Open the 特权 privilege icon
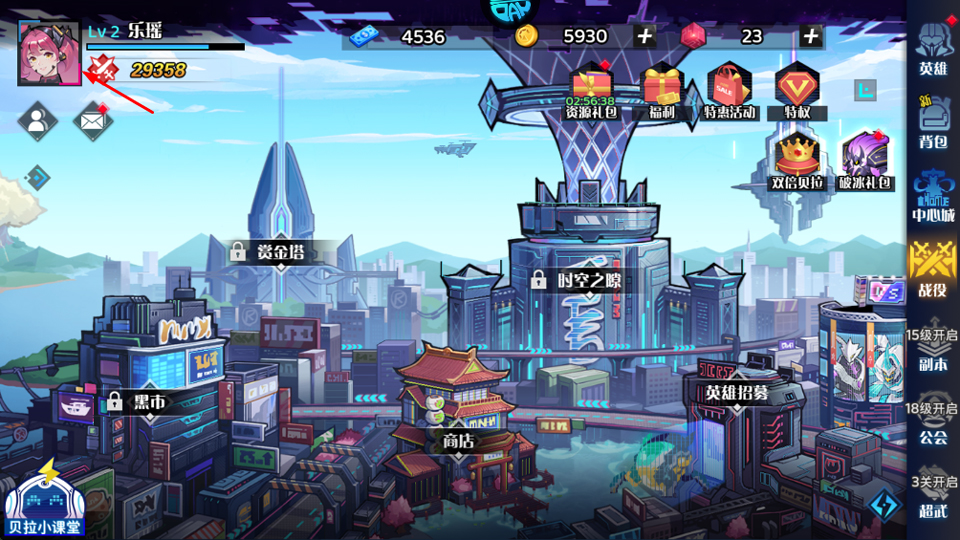This screenshot has width=960, height=540. click(x=797, y=90)
